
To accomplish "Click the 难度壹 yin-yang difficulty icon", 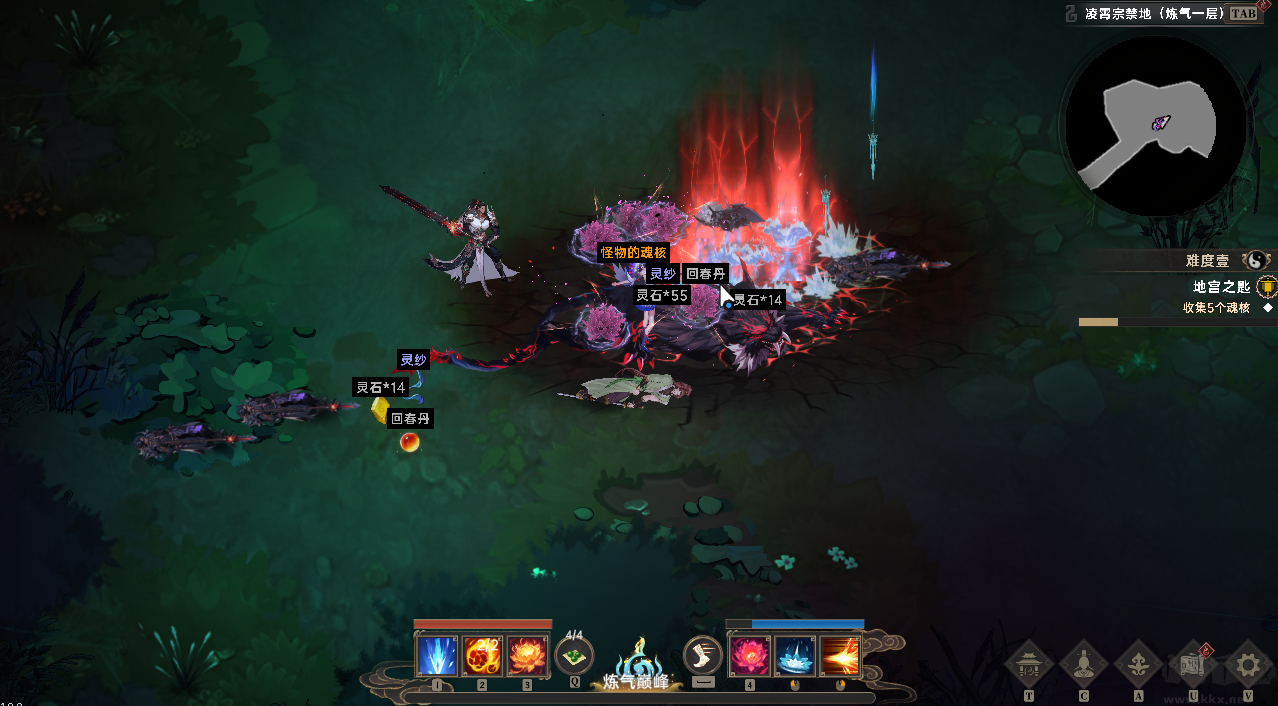I will [x=1254, y=261].
